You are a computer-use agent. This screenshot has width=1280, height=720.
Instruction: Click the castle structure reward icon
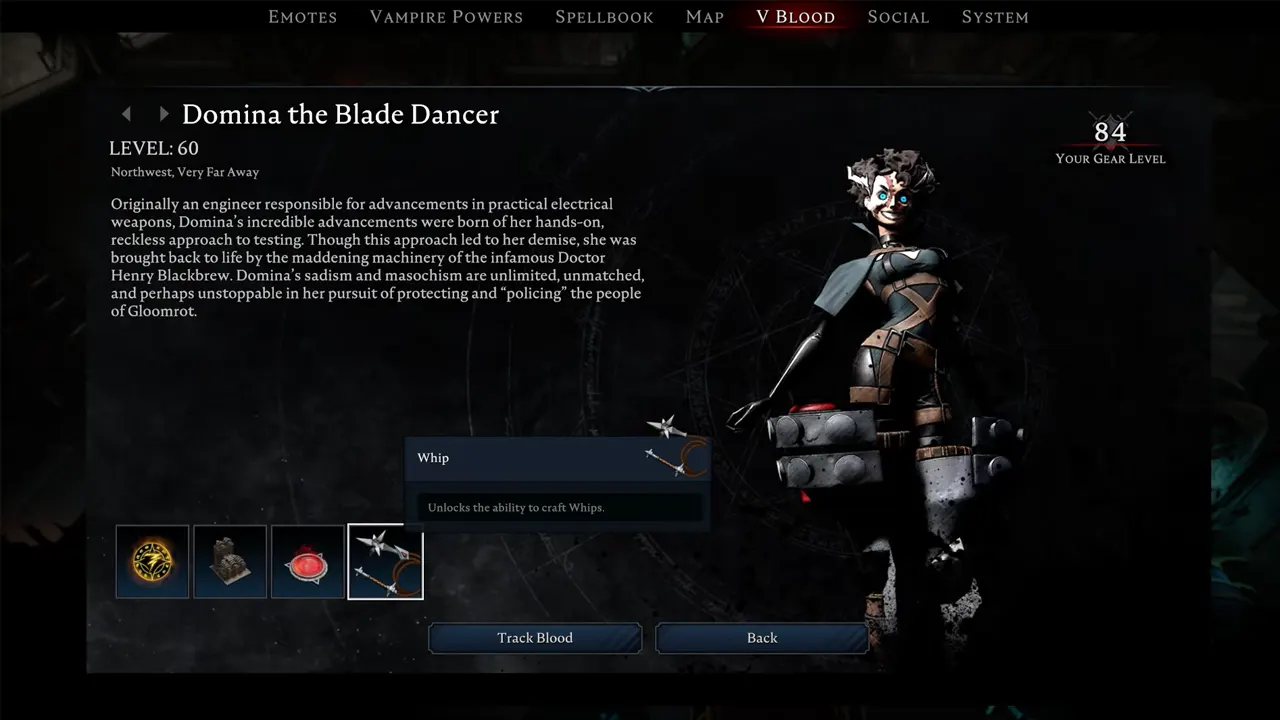pyautogui.click(x=229, y=561)
